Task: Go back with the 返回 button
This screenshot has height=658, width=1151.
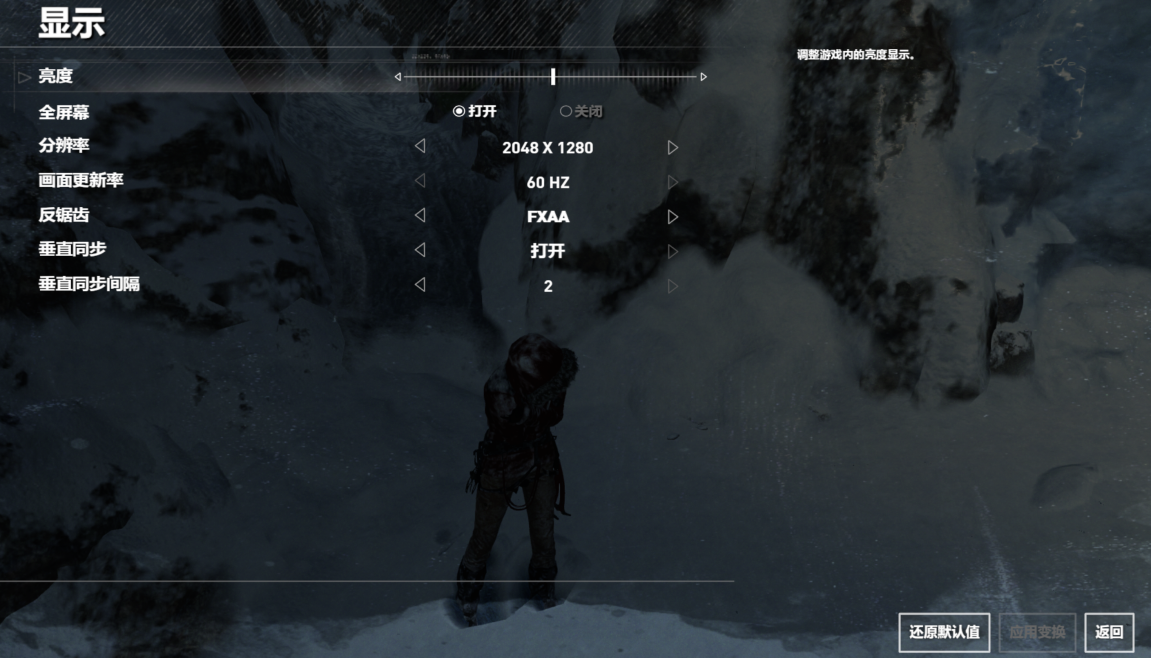Action: click(x=1109, y=632)
